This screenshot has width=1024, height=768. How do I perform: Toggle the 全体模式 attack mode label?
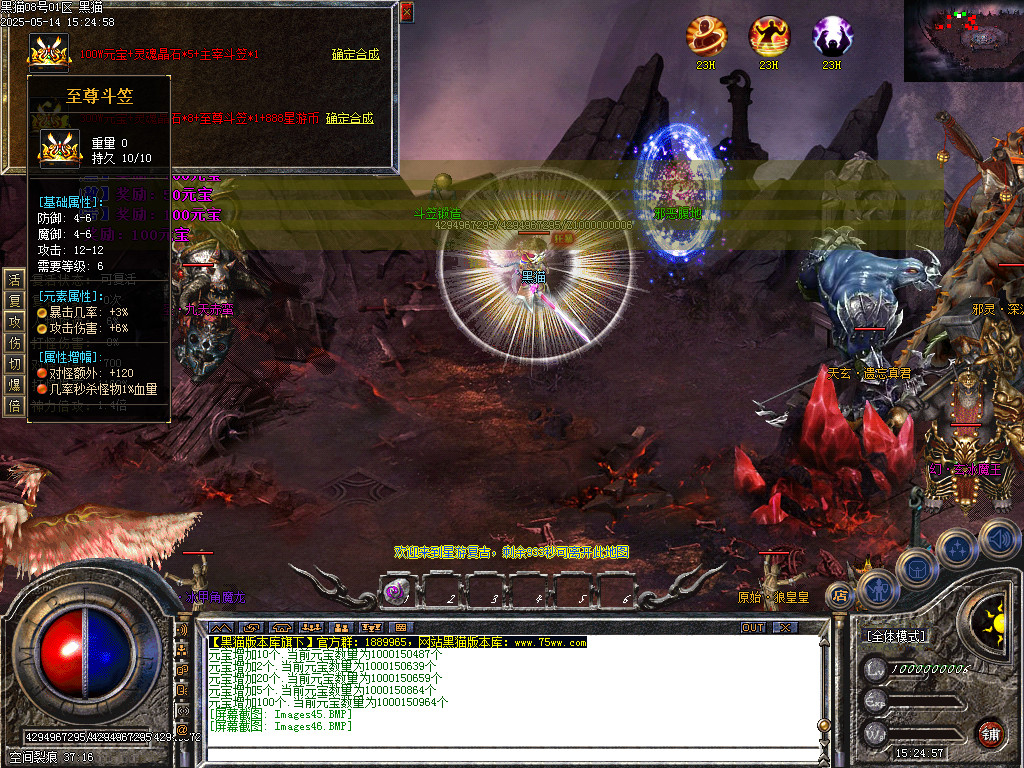click(x=895, y=636)
